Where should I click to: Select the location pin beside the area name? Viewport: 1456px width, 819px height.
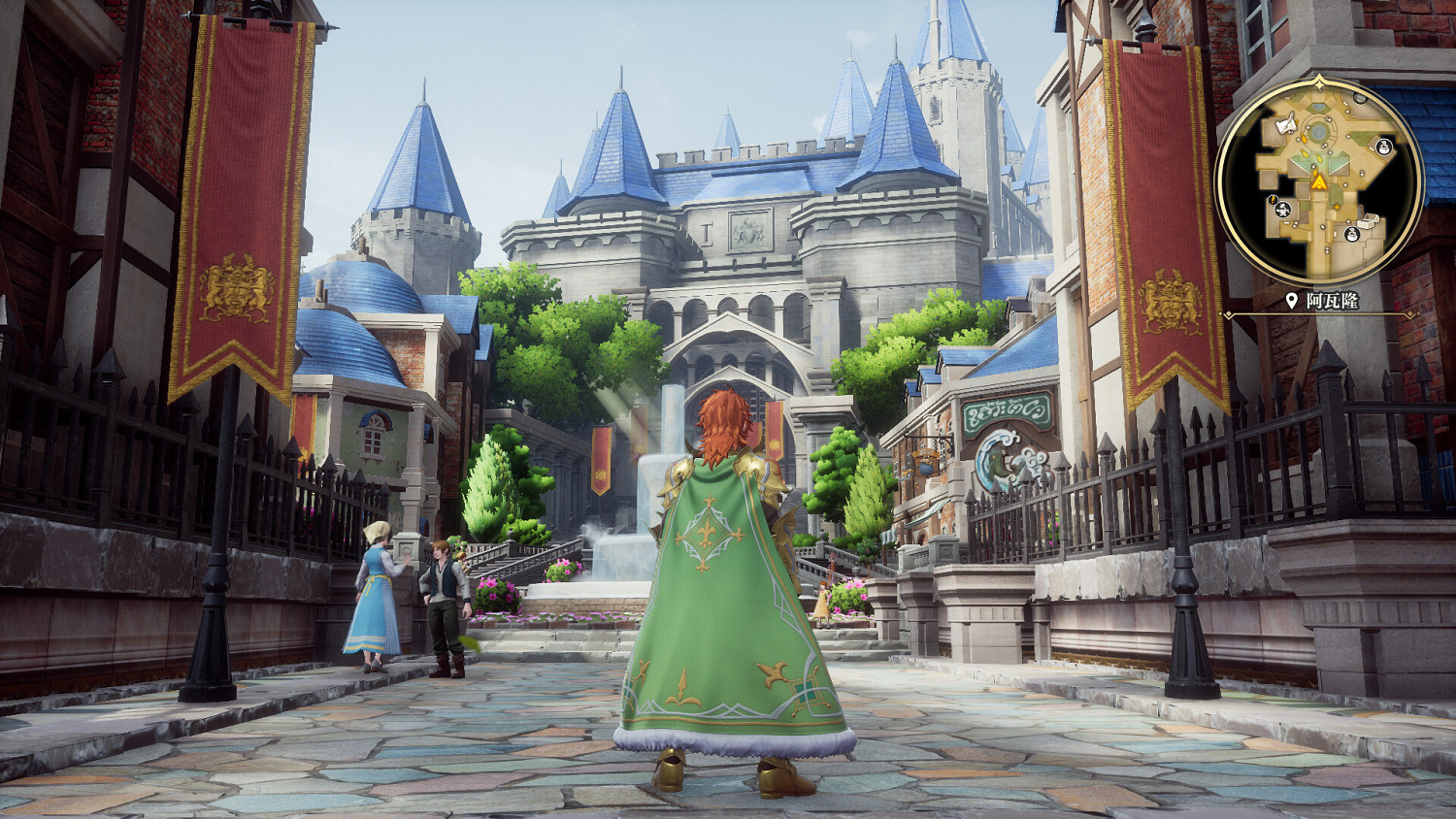point(1291,299)
